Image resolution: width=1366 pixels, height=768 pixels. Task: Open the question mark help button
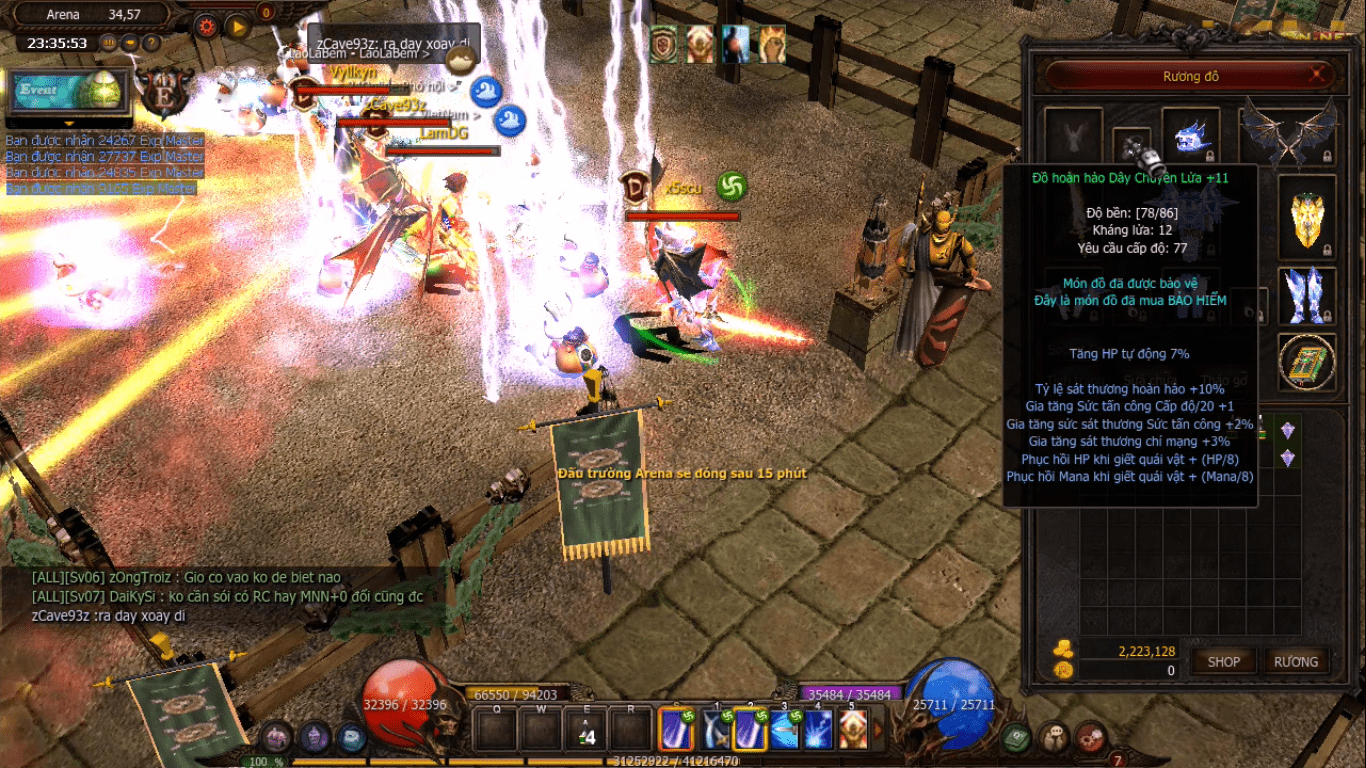click(x=151, y=43)
